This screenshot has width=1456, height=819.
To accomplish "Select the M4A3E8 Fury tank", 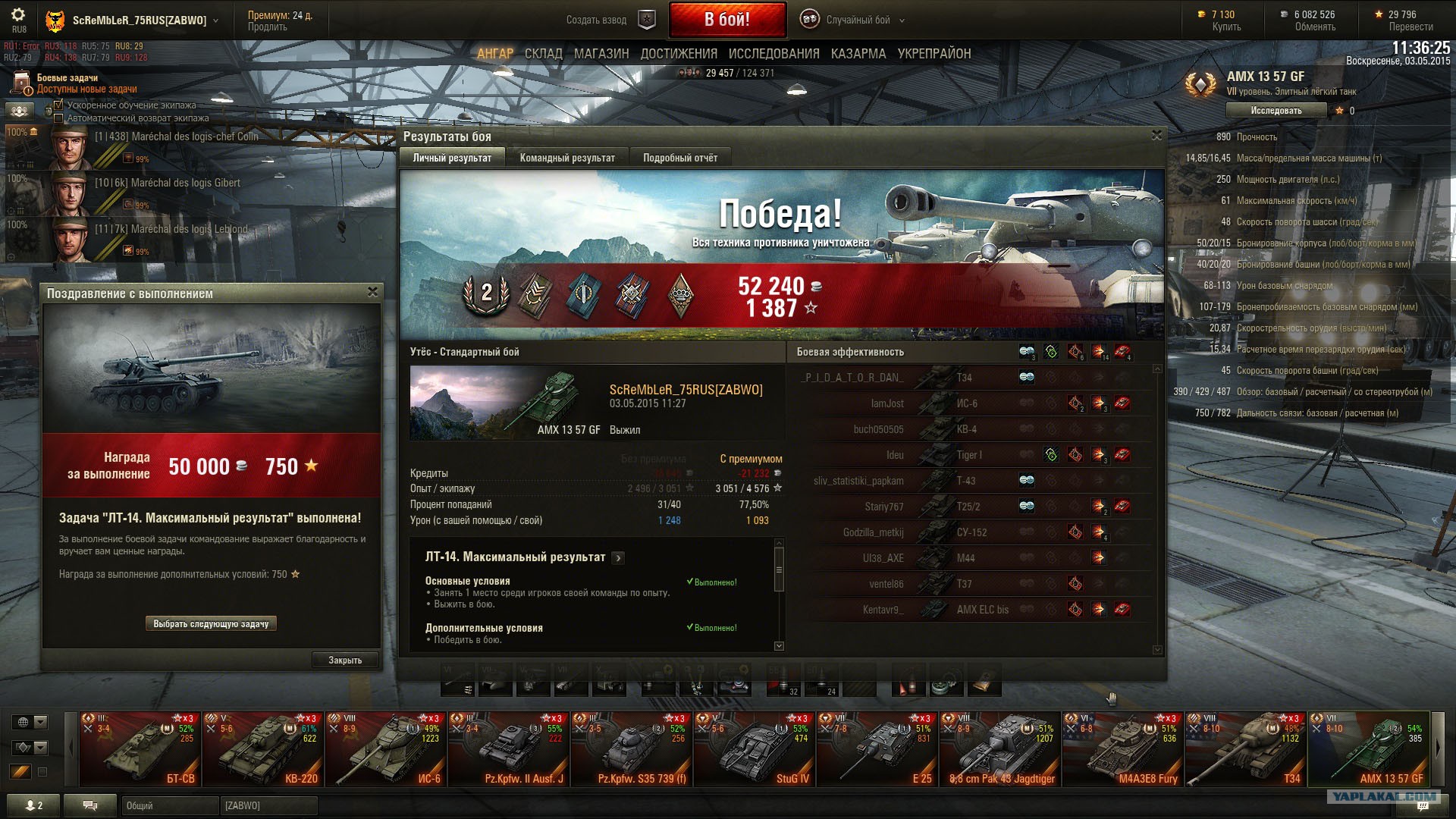I will click(x=1122, y=749).
